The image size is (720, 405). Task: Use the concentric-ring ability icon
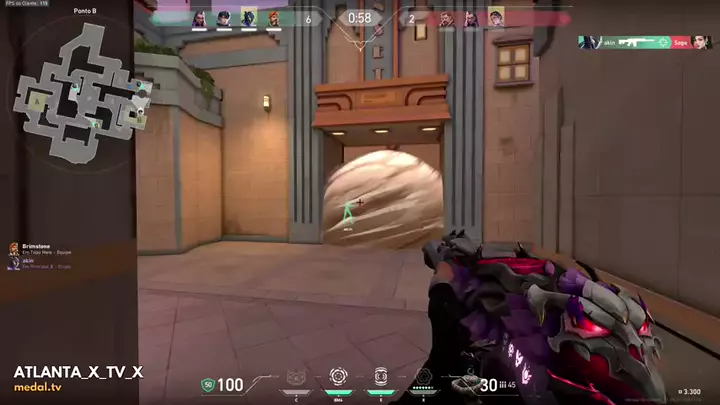[338, 378]
